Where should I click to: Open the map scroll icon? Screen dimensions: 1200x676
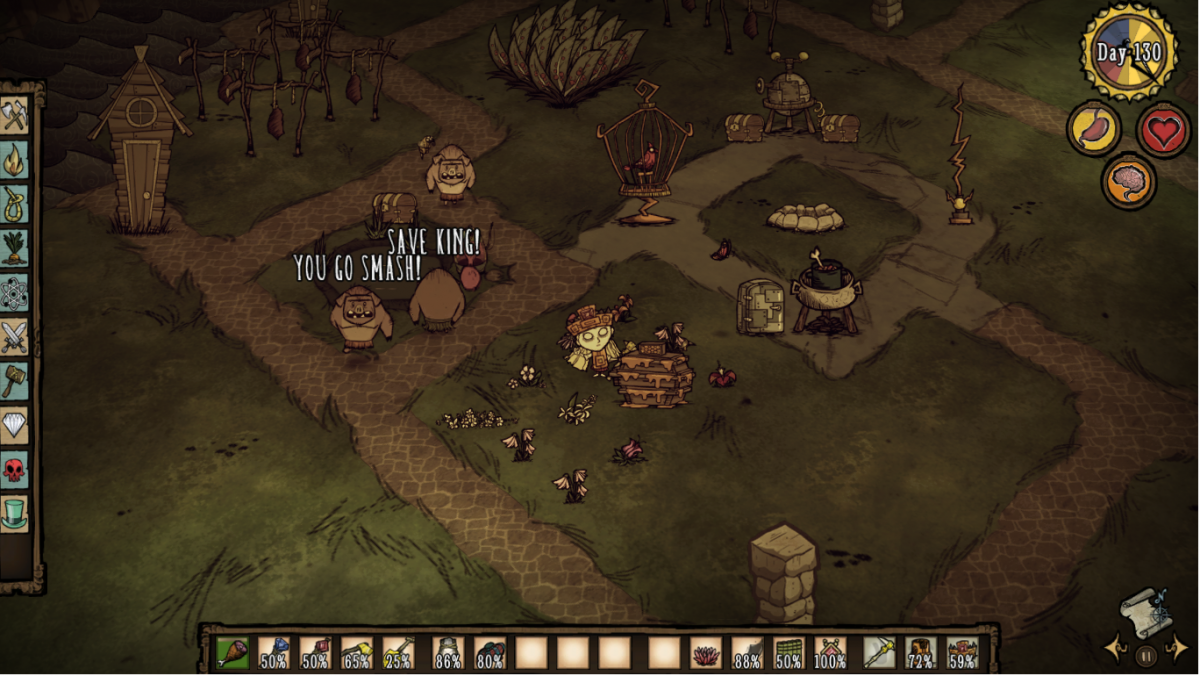1145,613
